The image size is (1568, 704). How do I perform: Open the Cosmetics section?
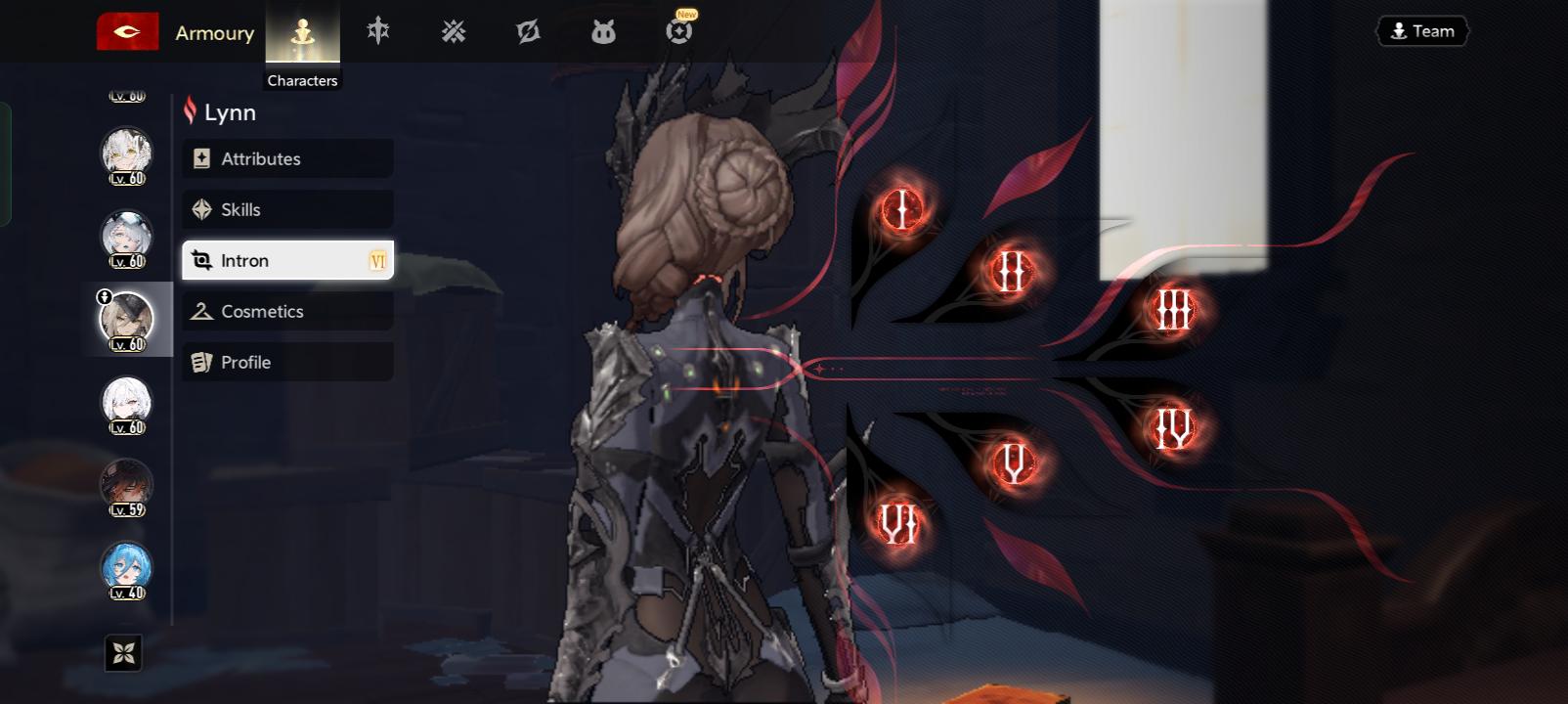287,311
